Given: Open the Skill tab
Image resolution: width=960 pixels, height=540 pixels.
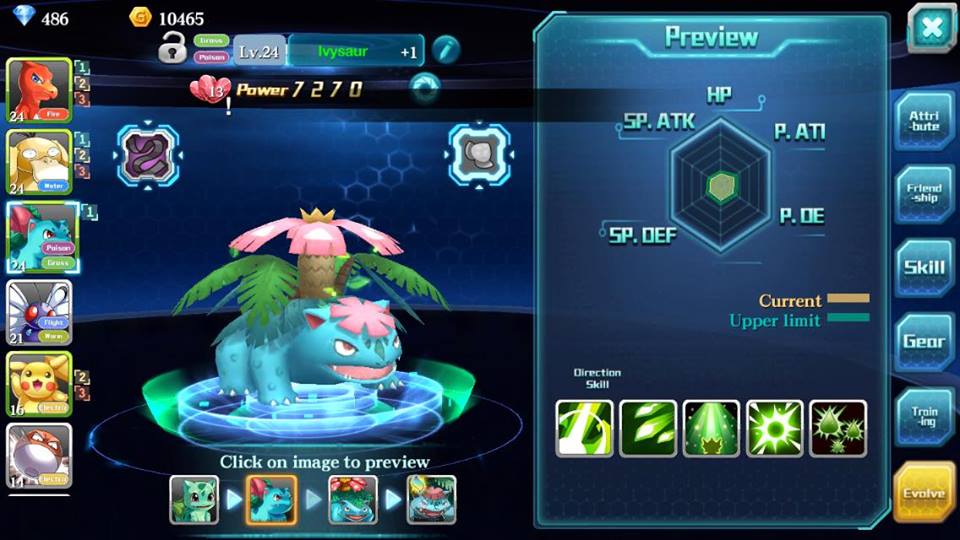Looking at the screenshot, I should tap(923, 267).
